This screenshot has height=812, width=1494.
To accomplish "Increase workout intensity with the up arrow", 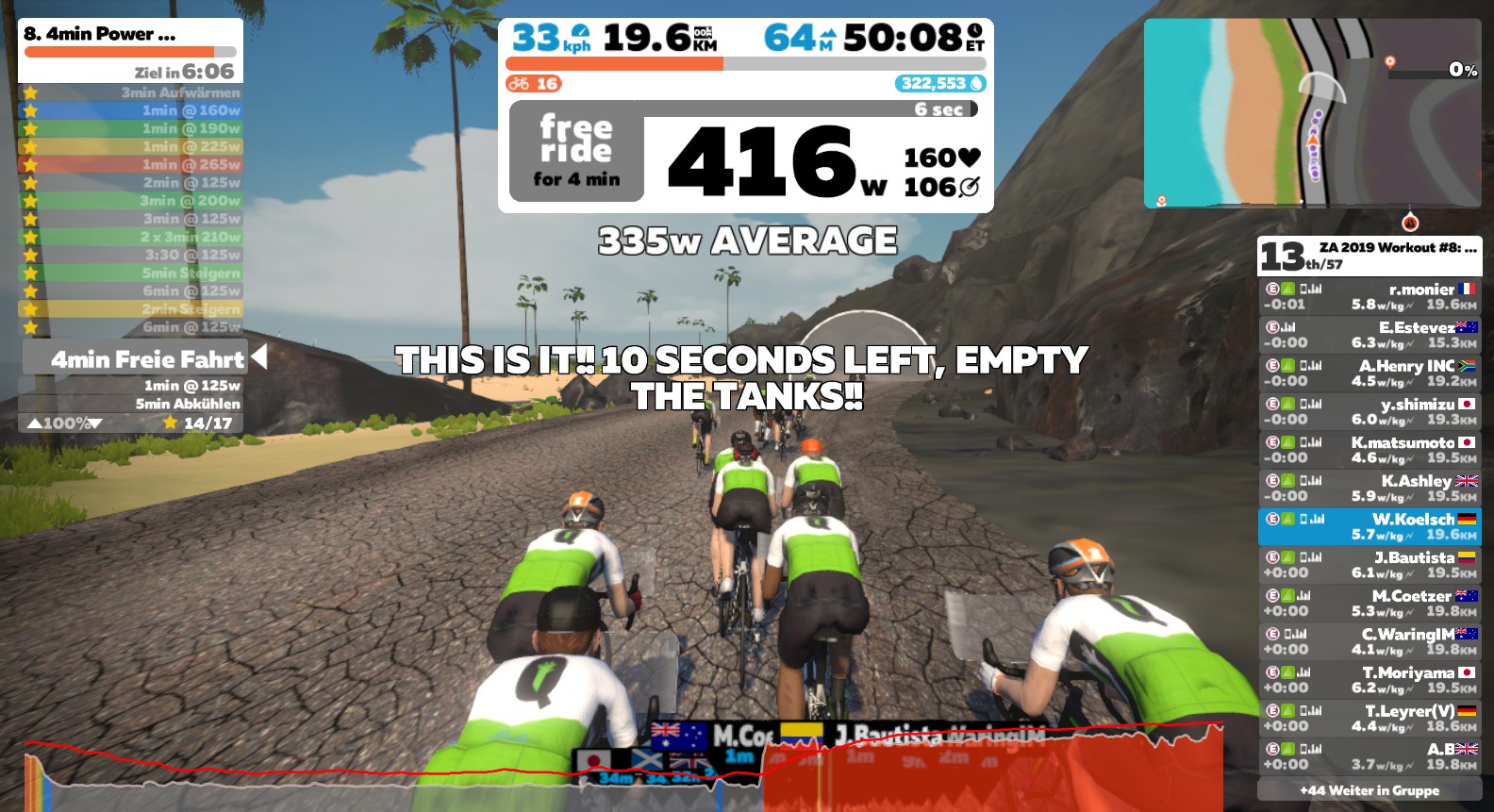I will pyautogui.click(x=35, y=423).
